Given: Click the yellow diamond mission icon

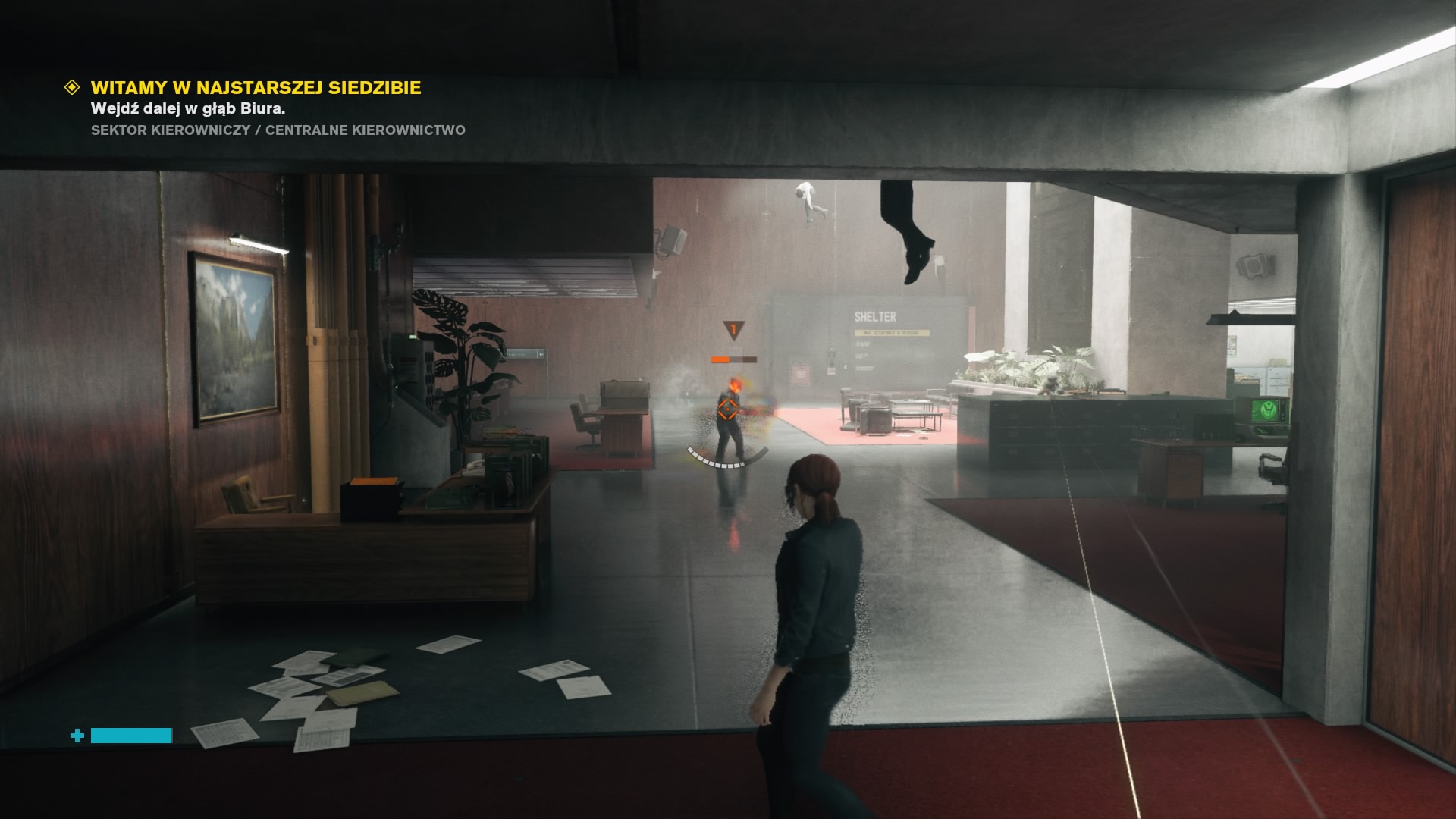Looking at the screenshot, I should click(72, 87).
